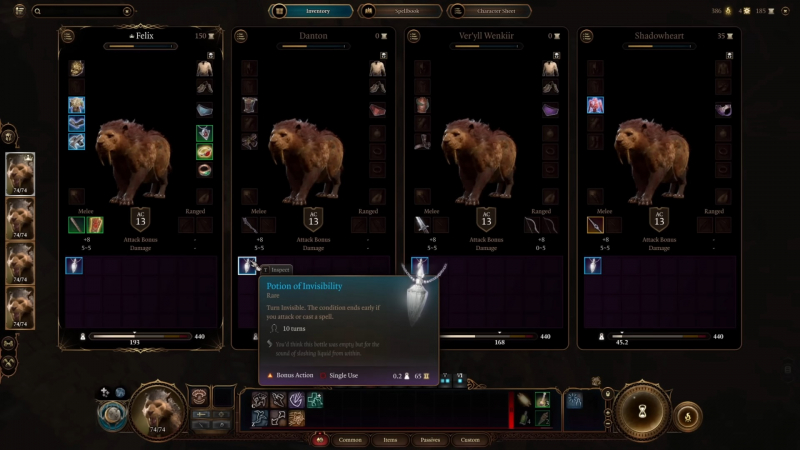Screen dimensions: 800x450
Task: Select the Potion of Invisibility in Danton's inventory
Action: (x=247, y=265)
